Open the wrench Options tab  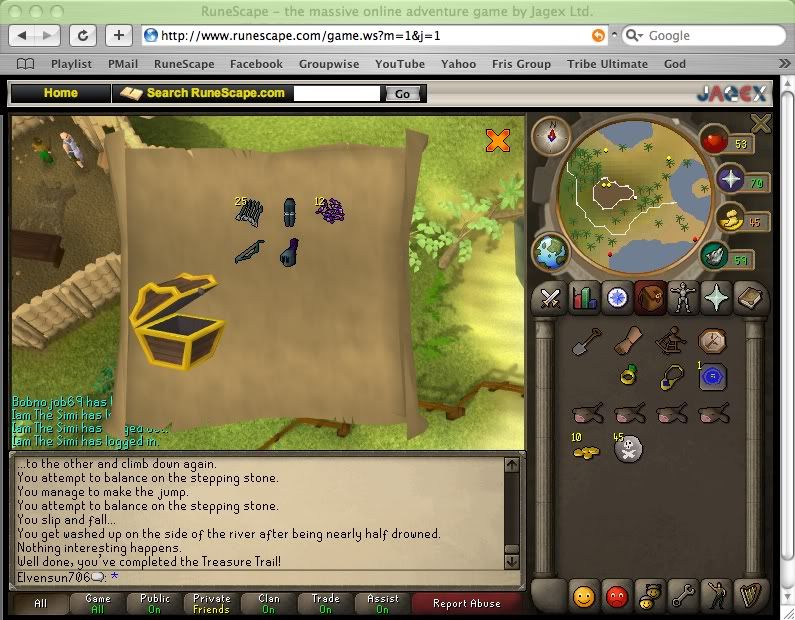[x=683, y=597]
